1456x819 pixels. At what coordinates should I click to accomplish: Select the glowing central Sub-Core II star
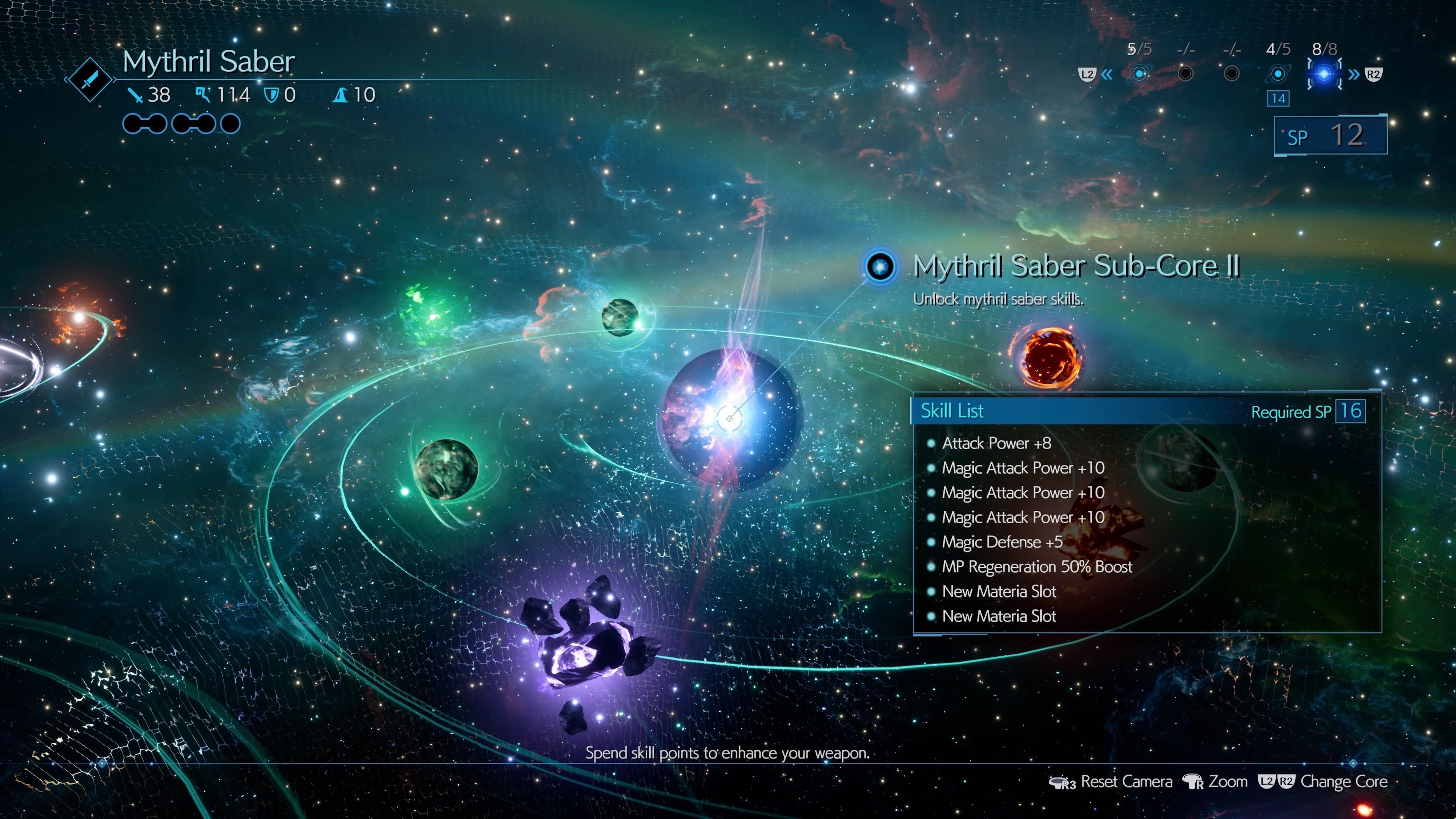[x=730, y=418]
